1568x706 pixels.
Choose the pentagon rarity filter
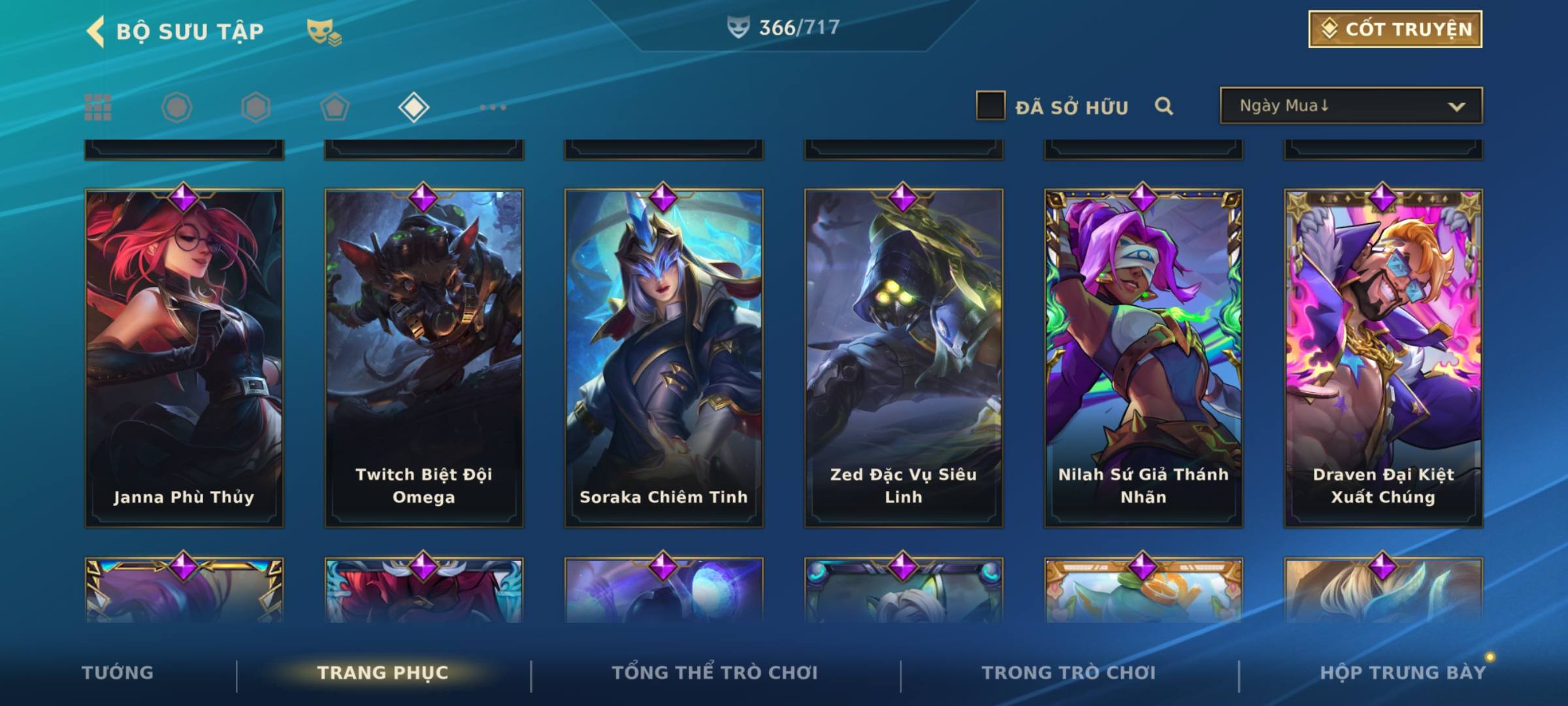tap(335, 107)
